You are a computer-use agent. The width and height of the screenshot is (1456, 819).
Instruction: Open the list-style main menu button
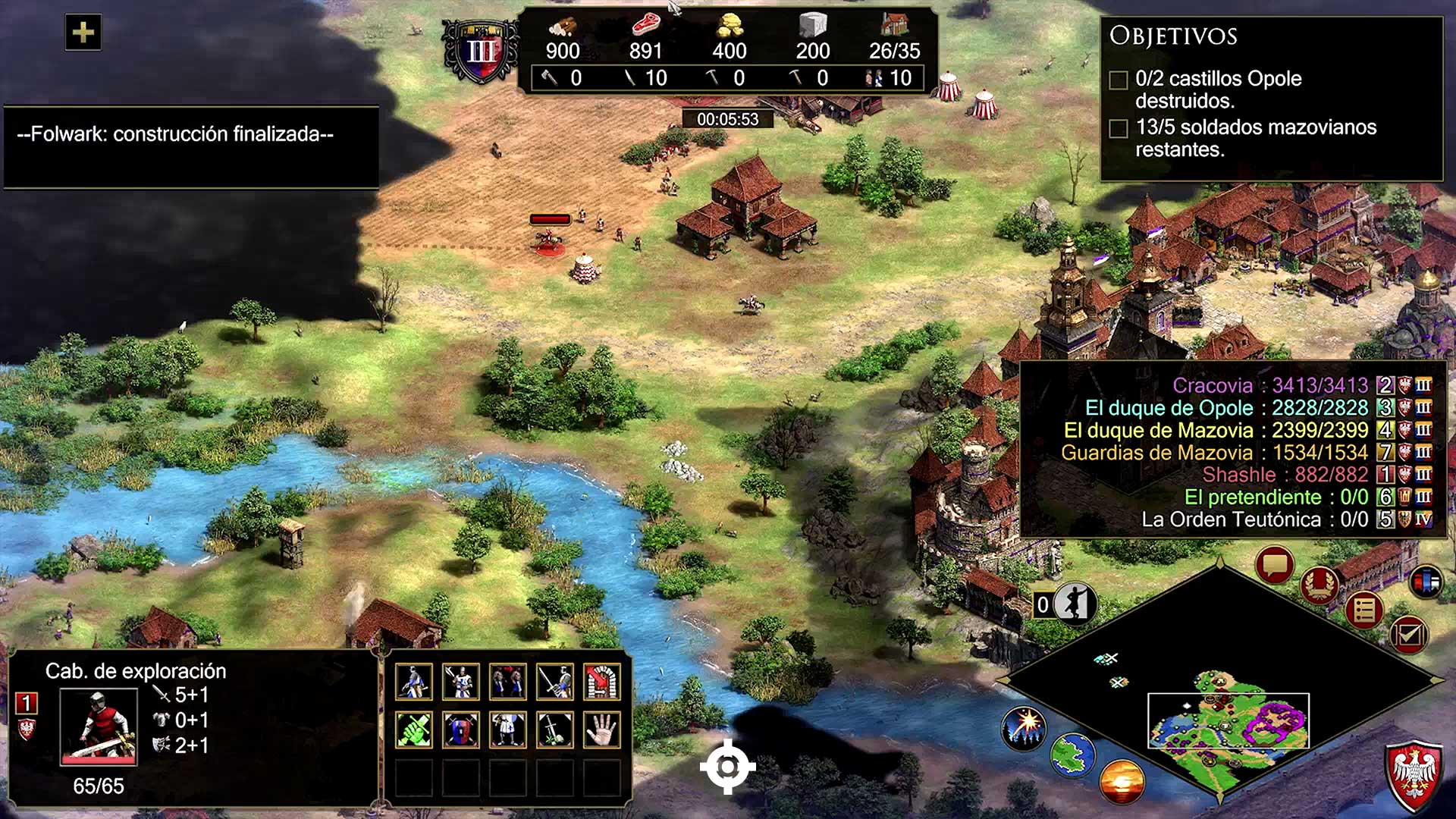click(1364, 610)
